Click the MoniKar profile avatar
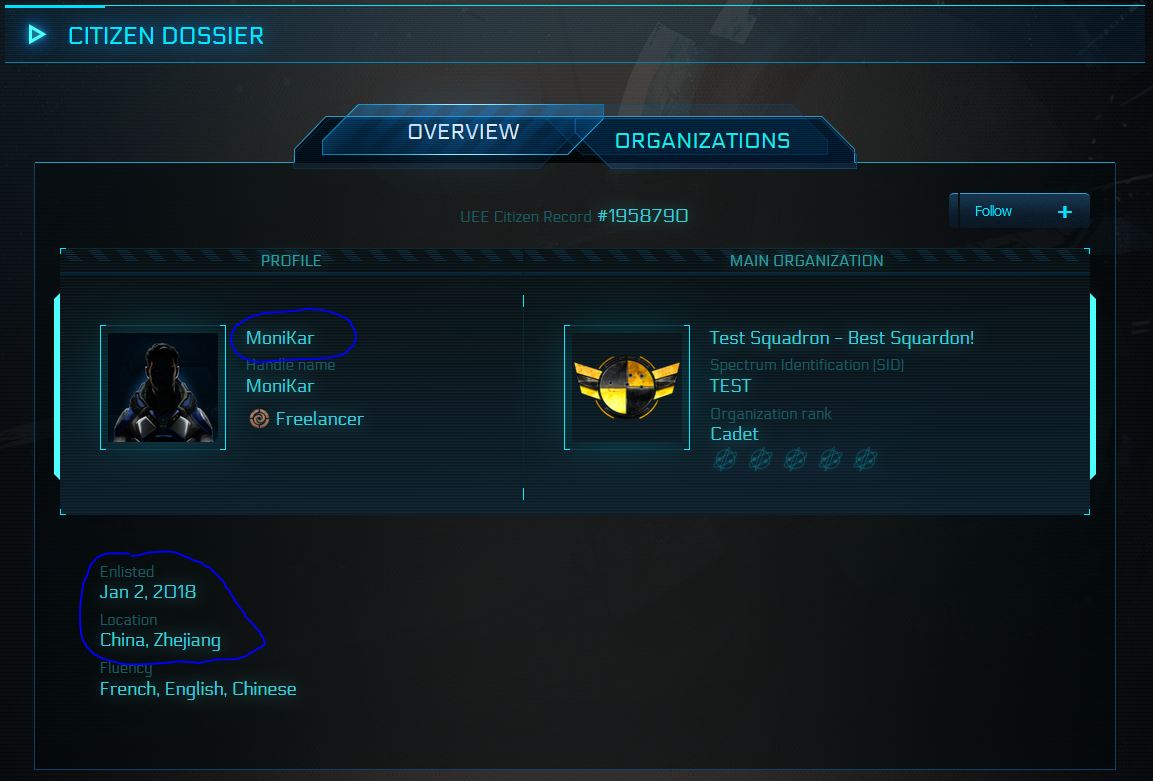The image size is (1153, 781). 163,387
